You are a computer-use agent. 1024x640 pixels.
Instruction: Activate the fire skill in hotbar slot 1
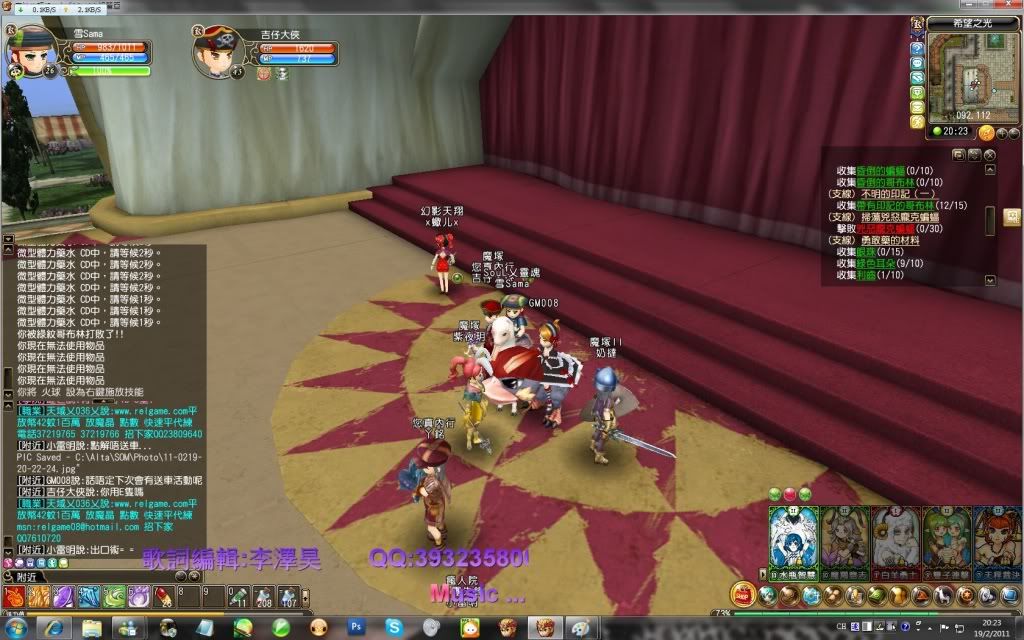click(x=16, y=597)
